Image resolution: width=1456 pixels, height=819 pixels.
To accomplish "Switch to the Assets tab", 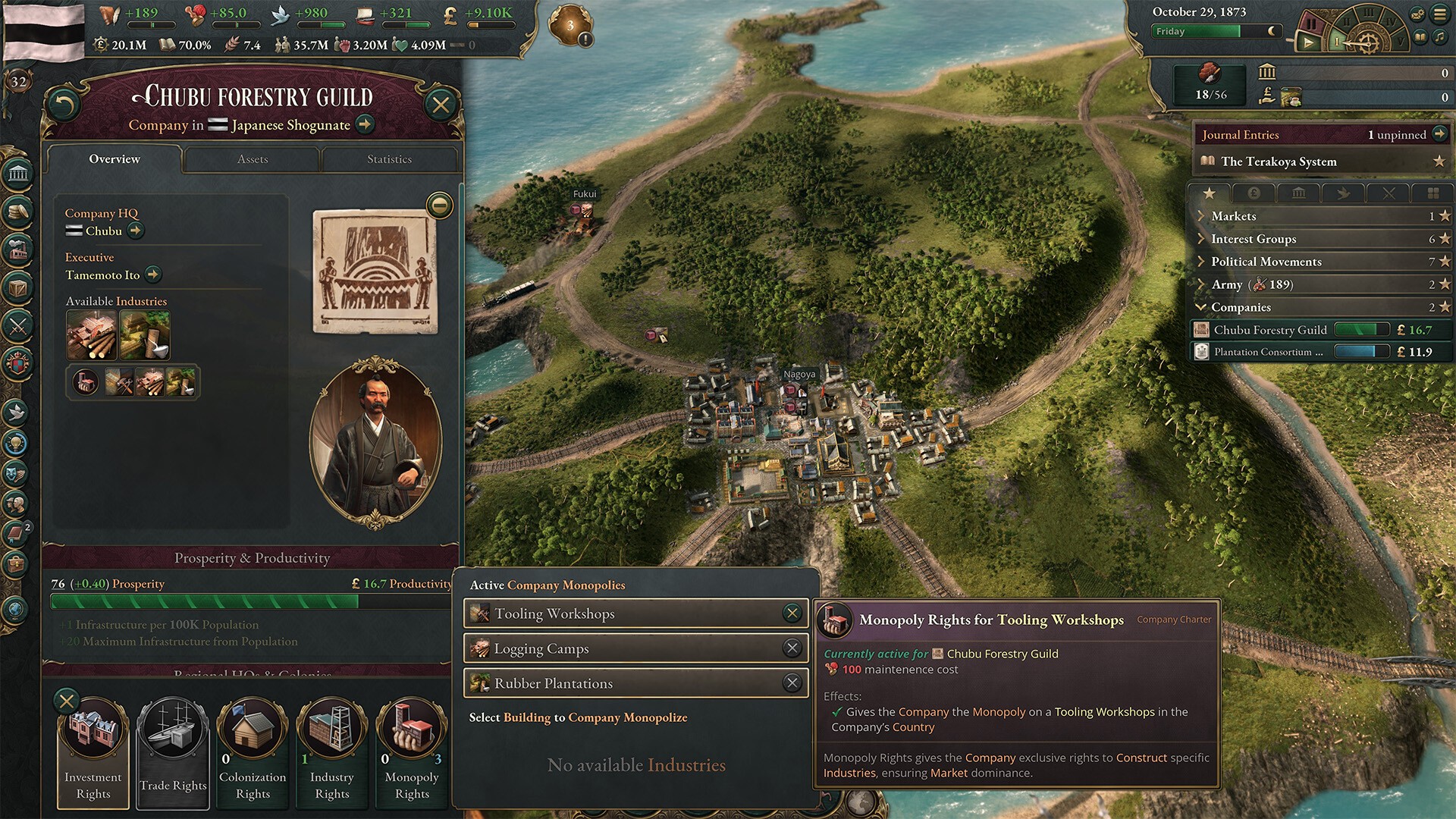I will 252,159.
